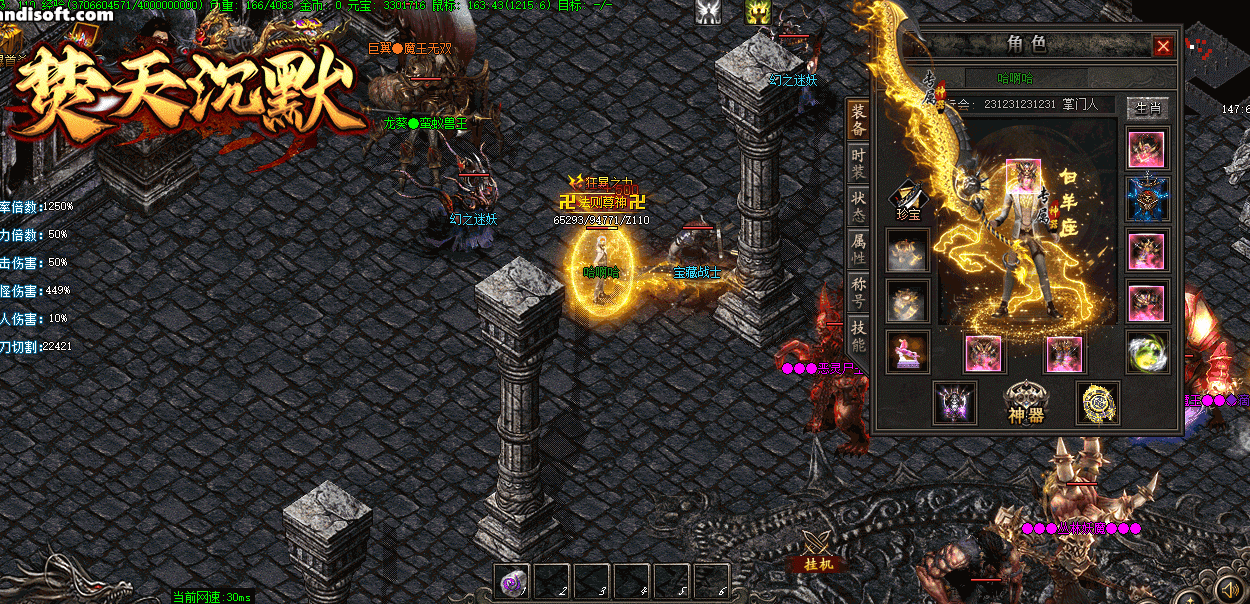Toggle the sound speaker button

click(x=1230, y=586)
